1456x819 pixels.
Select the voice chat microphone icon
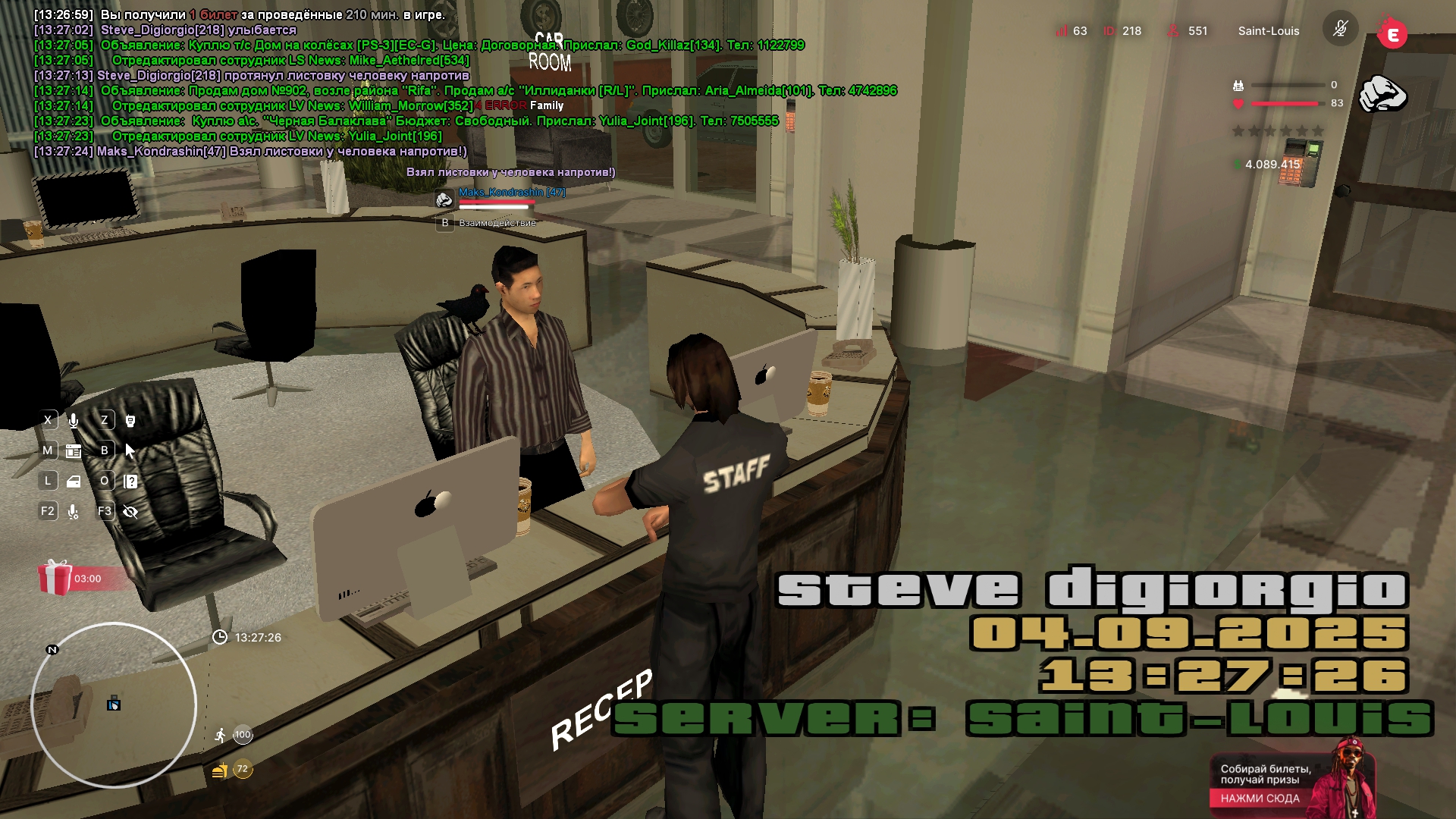(x=74, y=420)
